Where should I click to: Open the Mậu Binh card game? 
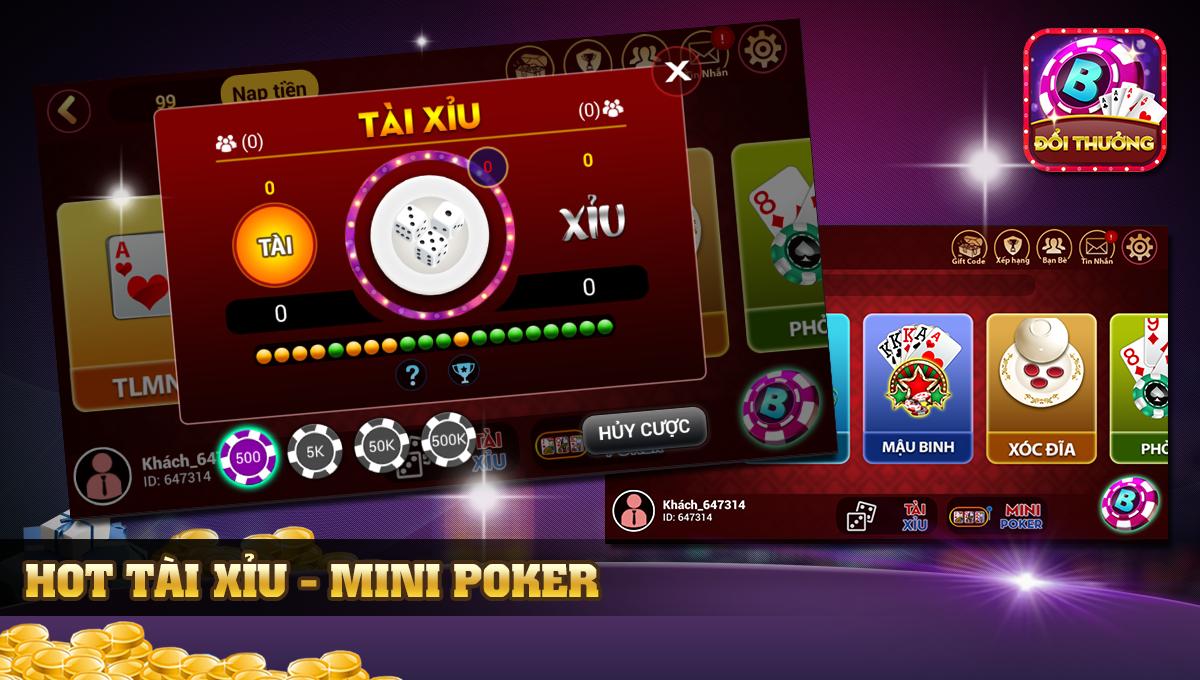[x=918, y=388]
